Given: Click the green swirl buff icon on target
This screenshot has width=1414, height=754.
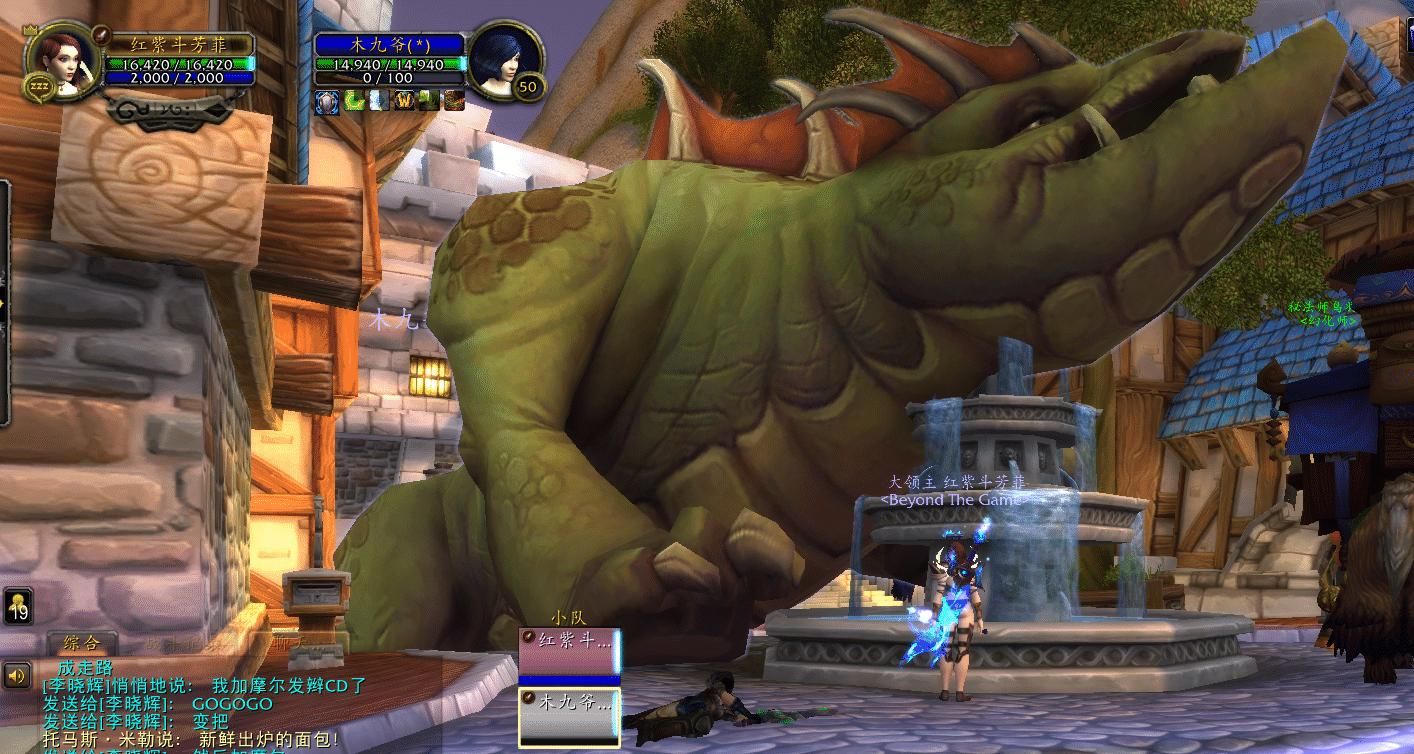Looking at the screenshot, I should (352, 100).
